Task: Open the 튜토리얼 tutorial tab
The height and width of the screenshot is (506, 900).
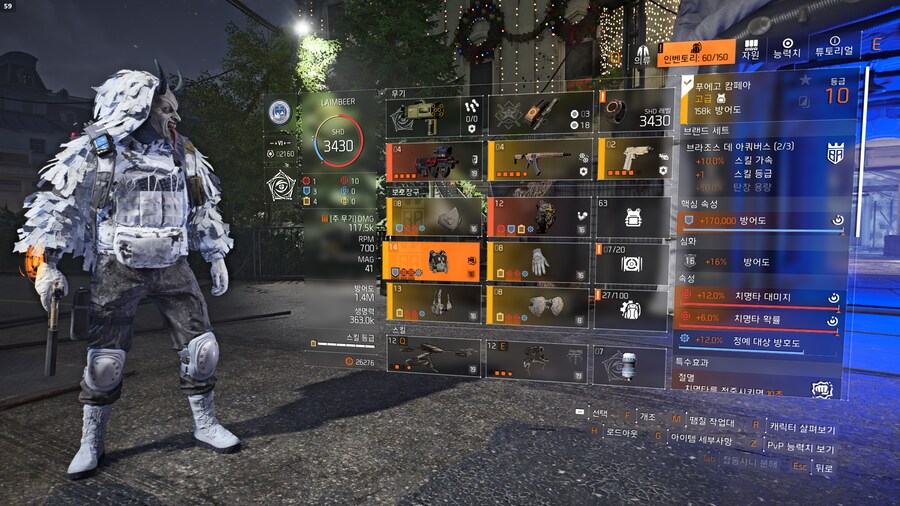Action: coord(833,51)
